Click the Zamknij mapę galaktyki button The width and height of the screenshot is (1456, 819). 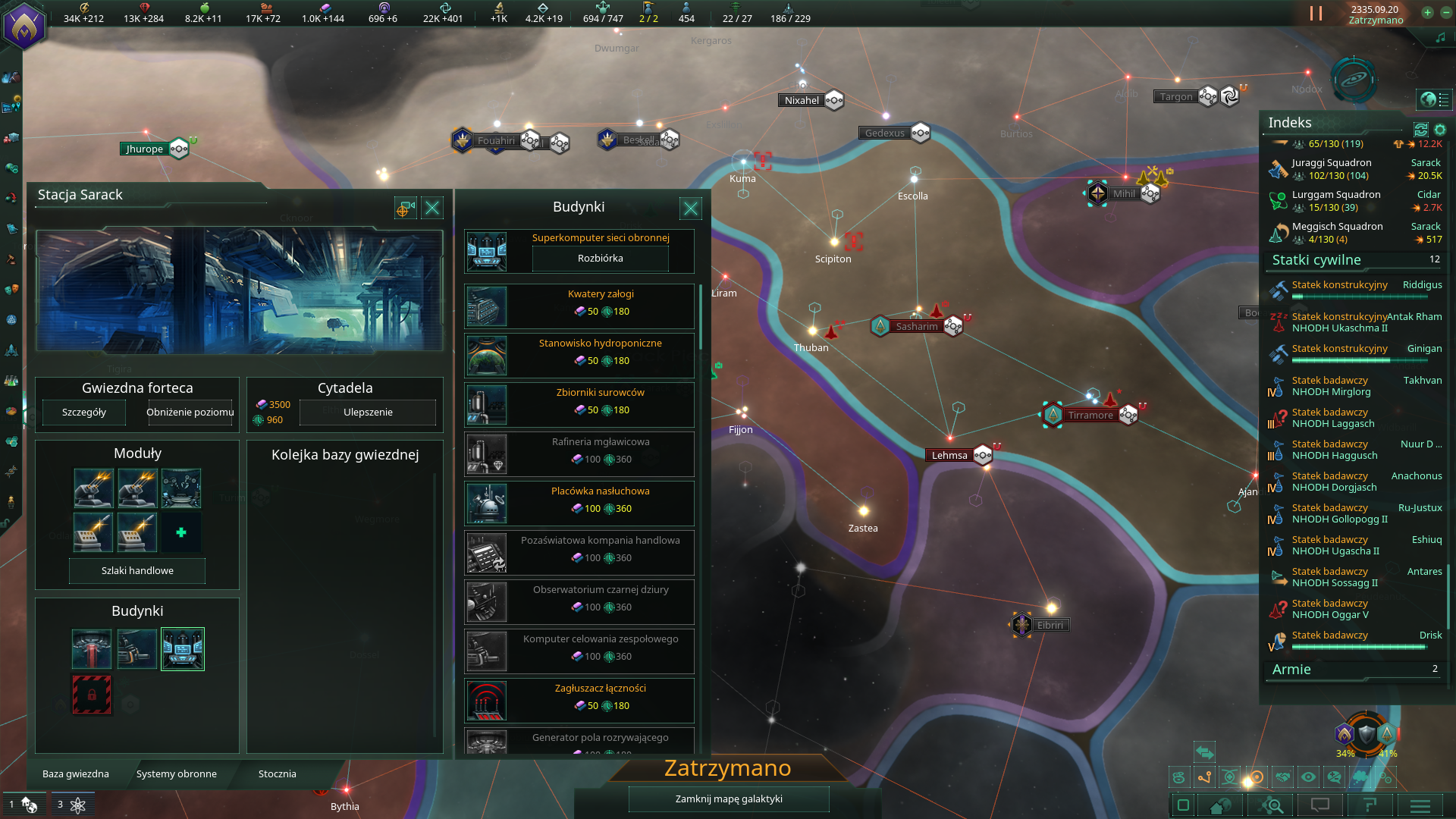tap(728, 799)
